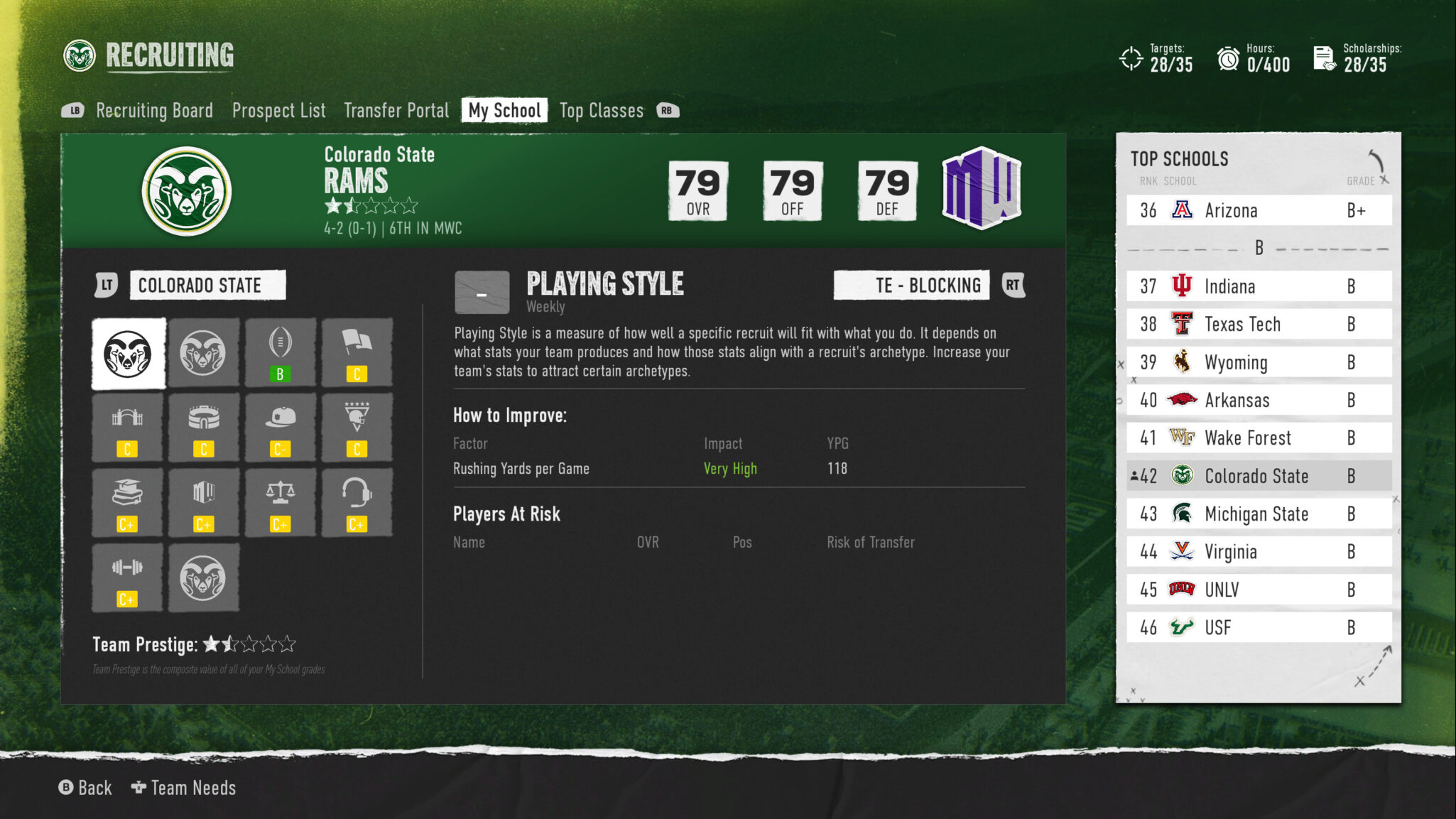Select the My School tab
This screenshot has height=819, width=1456.
[504, 111]
